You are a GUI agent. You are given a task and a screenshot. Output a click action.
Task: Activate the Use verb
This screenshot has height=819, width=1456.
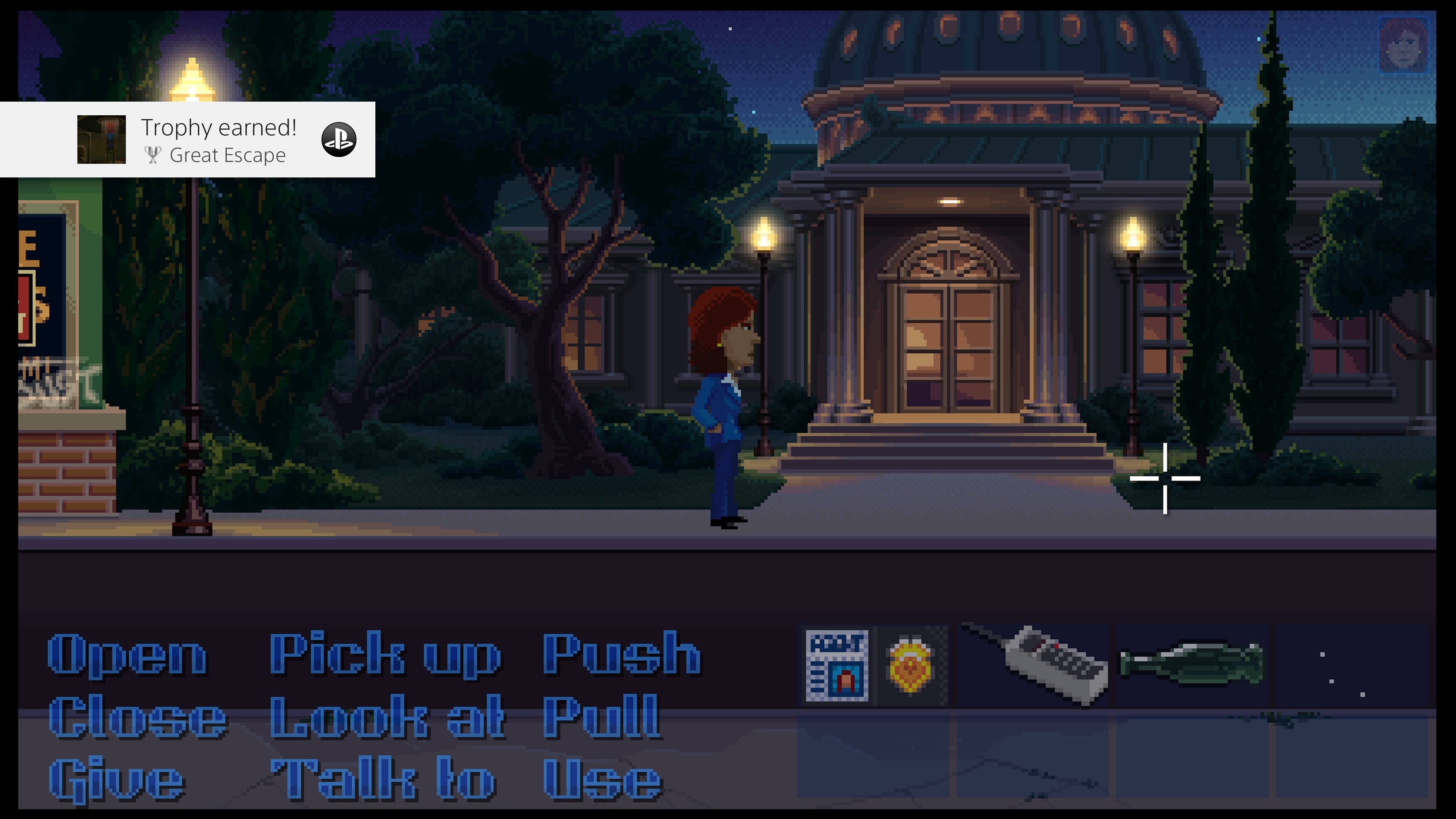point(602,781)
